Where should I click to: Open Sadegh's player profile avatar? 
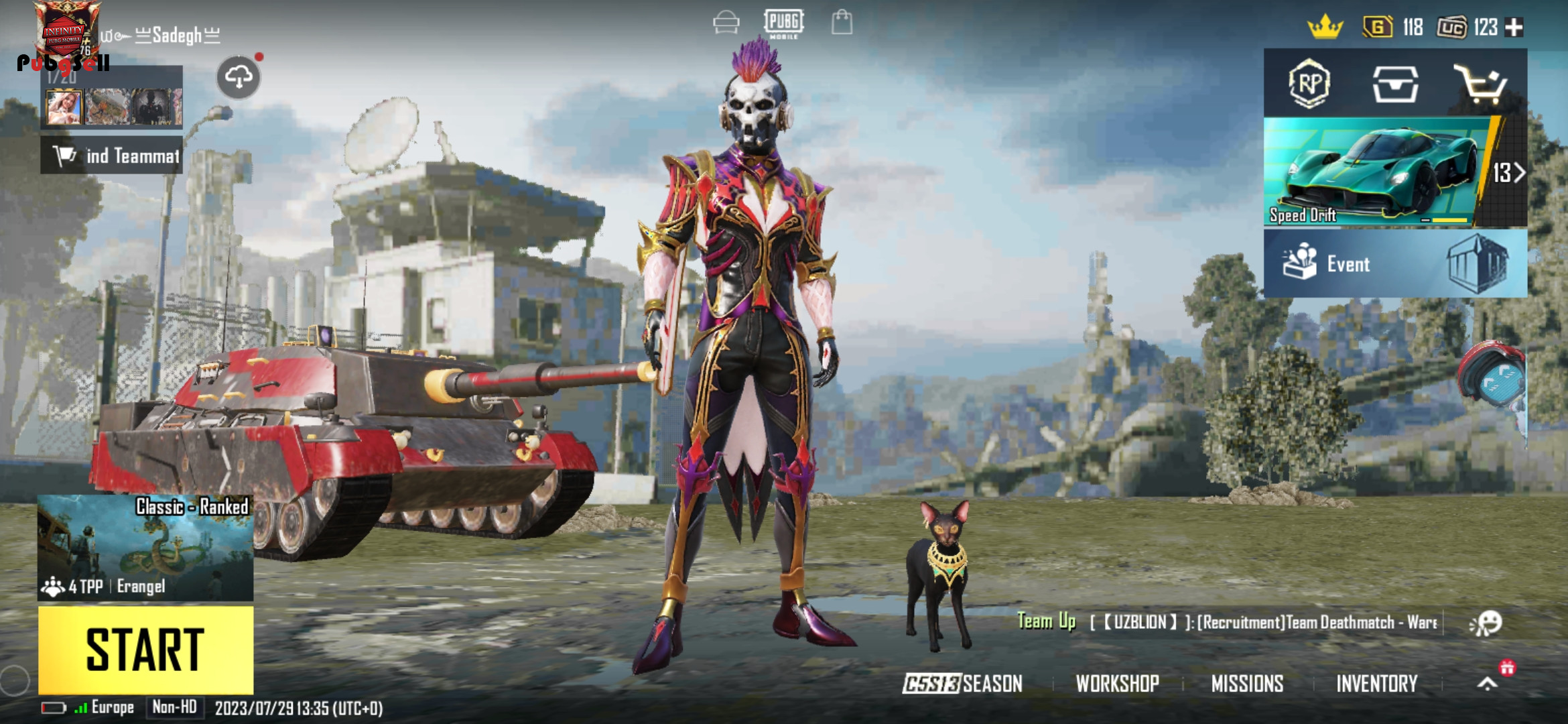[67, 34]
